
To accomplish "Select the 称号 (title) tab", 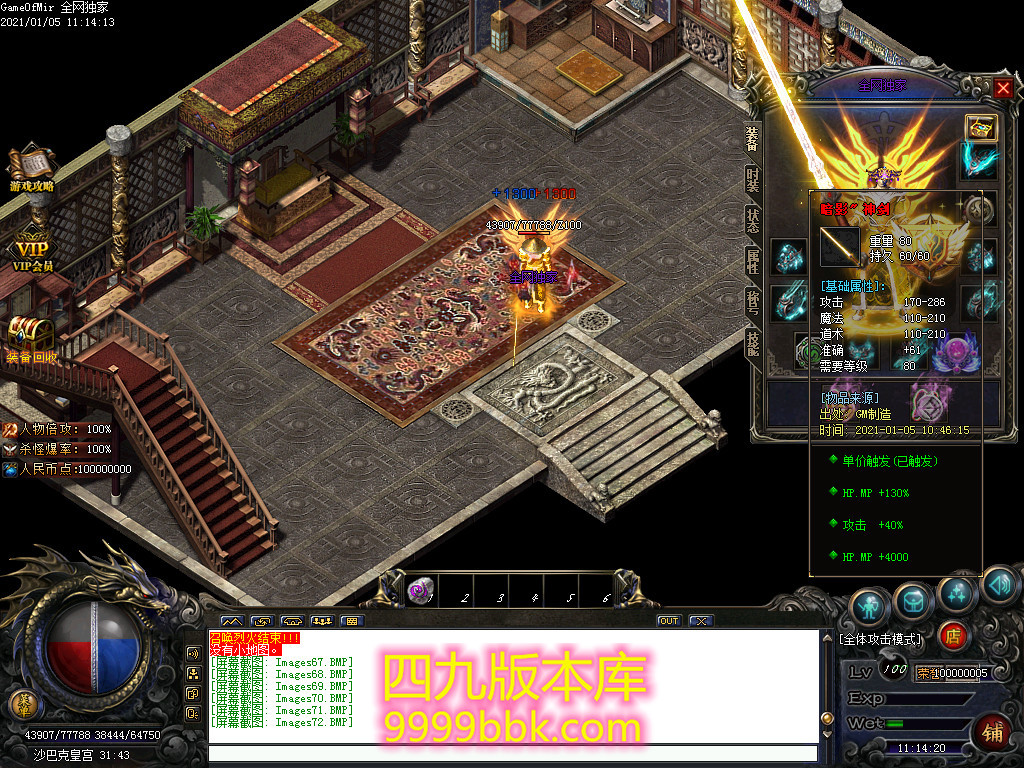I will [x=752, y=304].
